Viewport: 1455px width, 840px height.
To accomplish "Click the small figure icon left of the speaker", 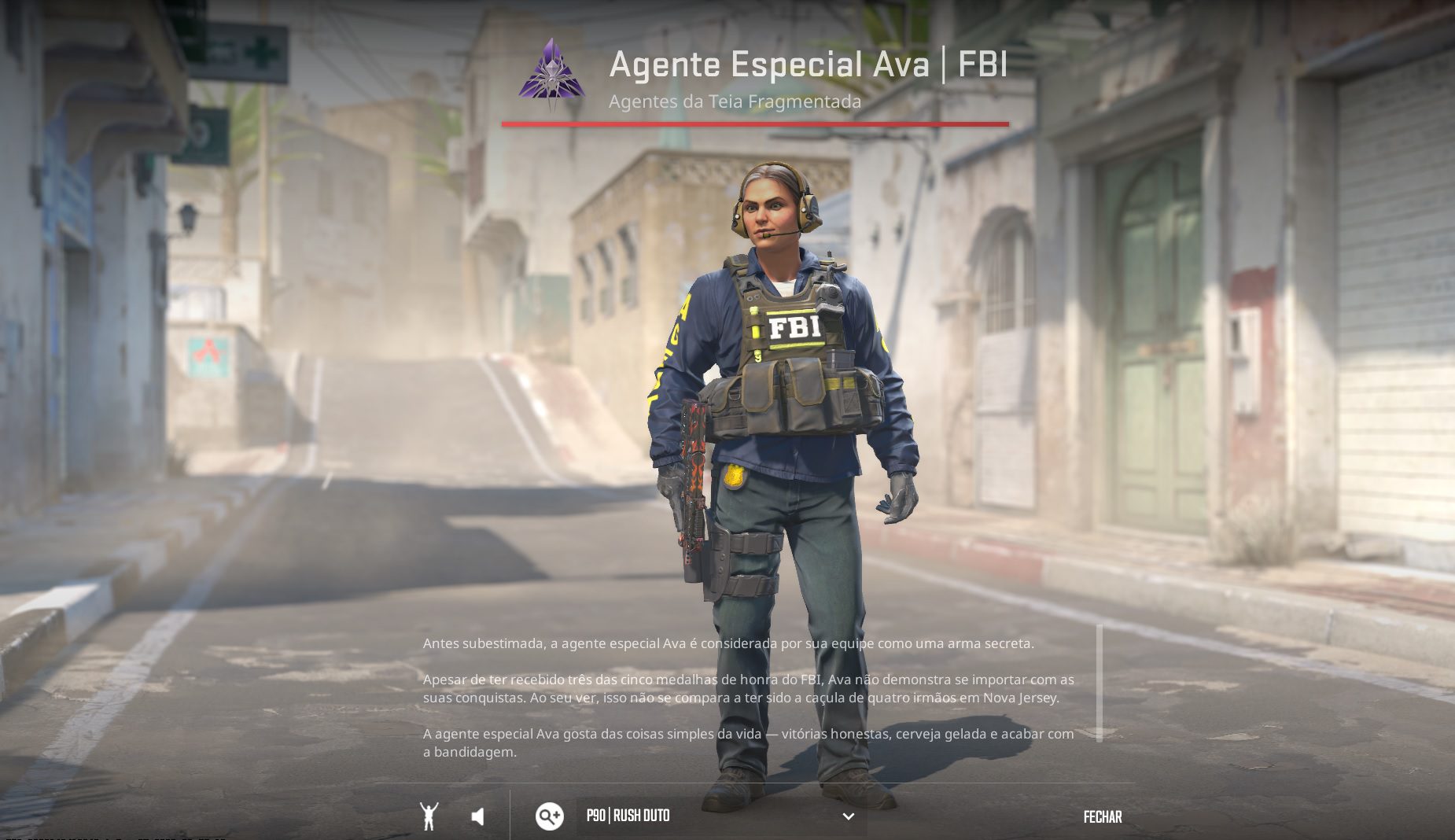I will (x=430, y=816).
